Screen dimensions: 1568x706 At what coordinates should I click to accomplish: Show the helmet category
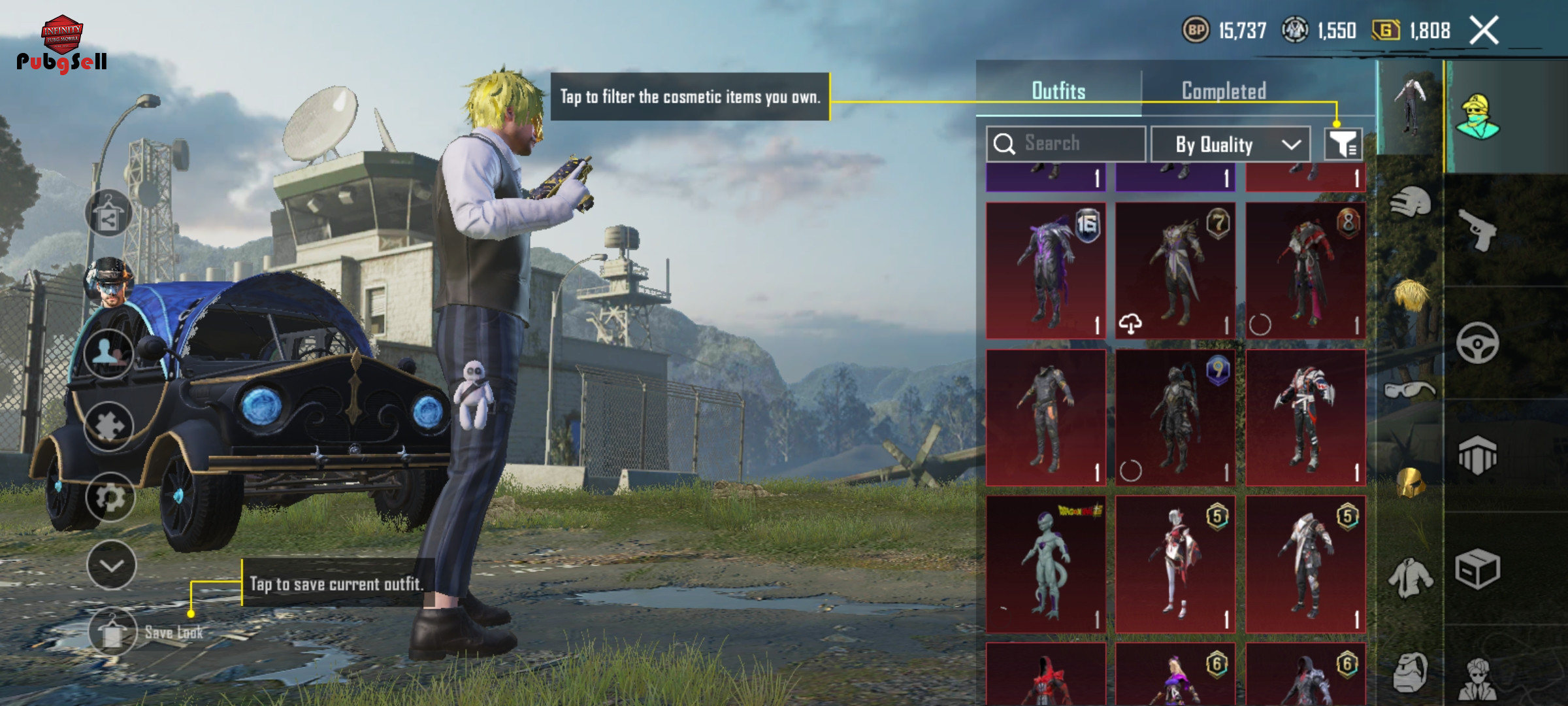(x=1410, y=202)
